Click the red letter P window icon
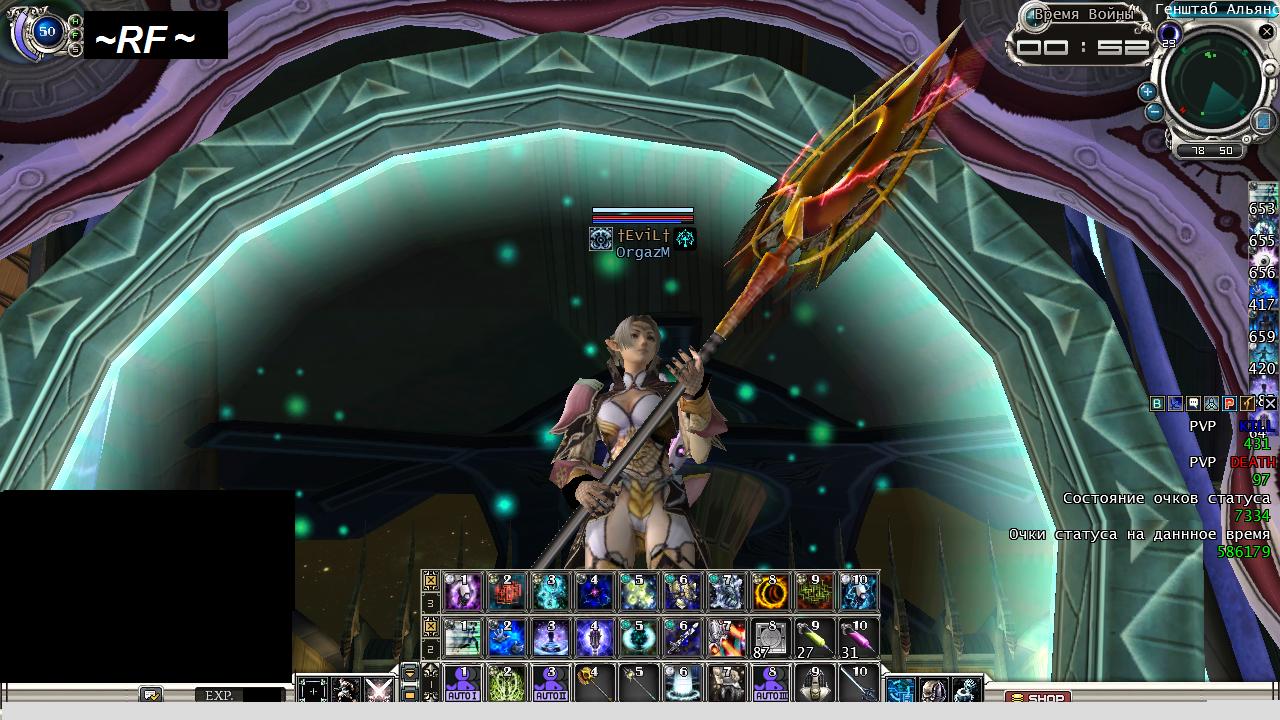The width and height of the screenshot is (1280, 720). click(x=1230, y=404)
